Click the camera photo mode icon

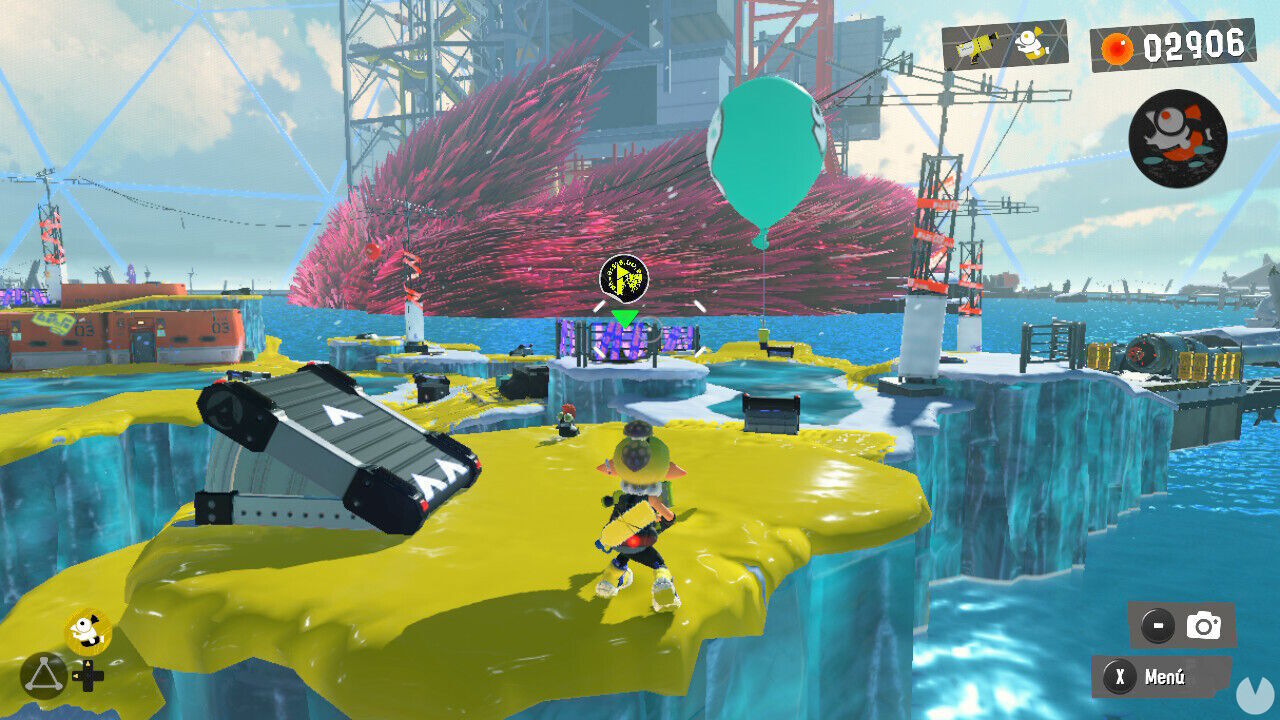click(x=1203, y=624)
